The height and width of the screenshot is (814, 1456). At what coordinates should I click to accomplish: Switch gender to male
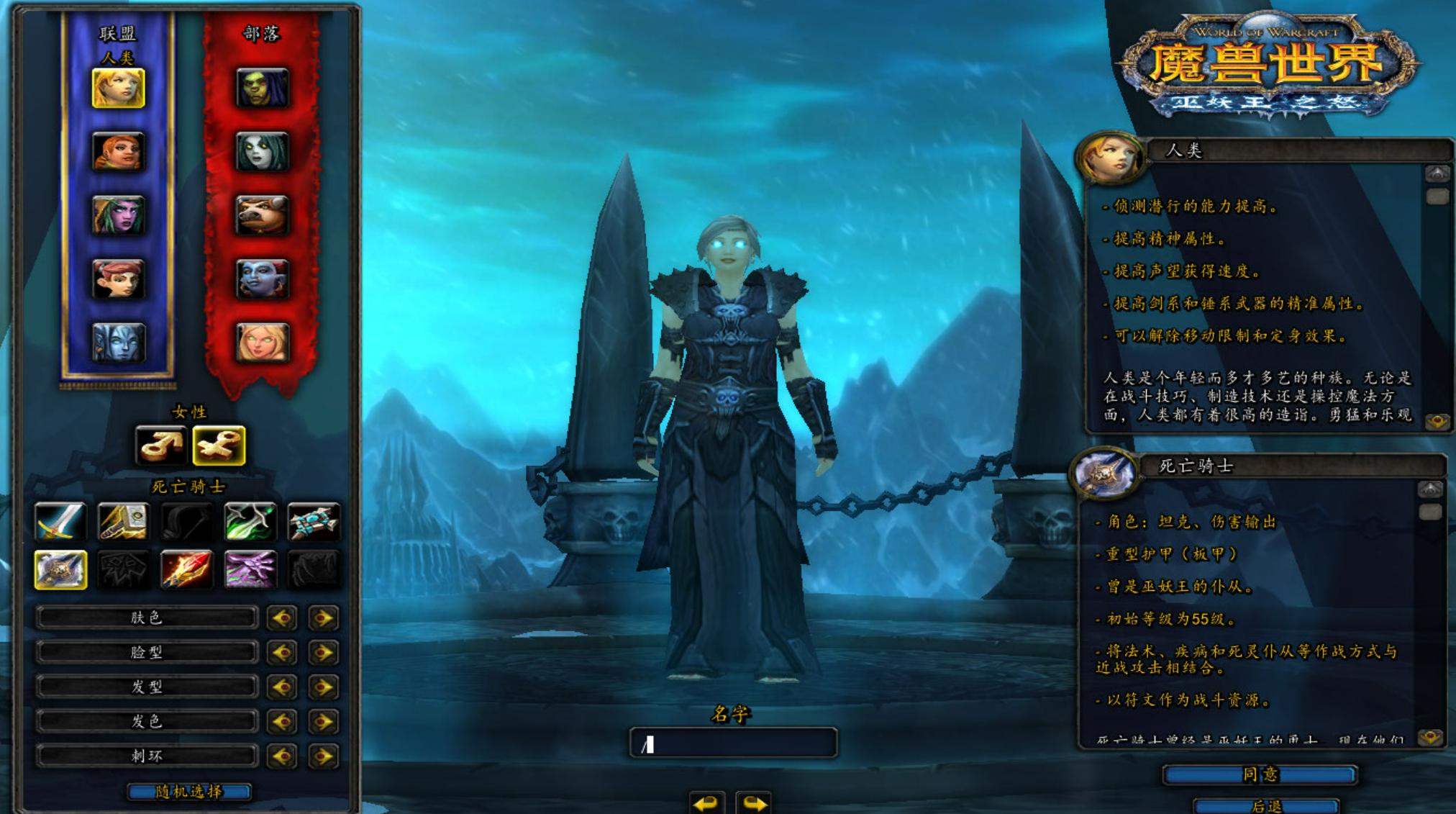(x=161, y=446)
